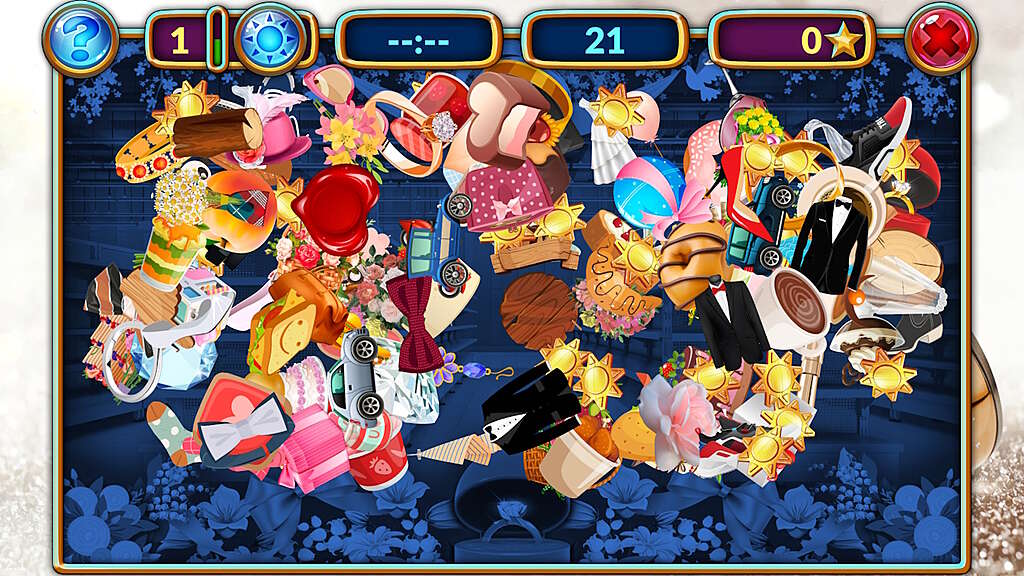The width and height of the screenshot is (1024, 576).
Task: Select the wooden log item
Action: coord(217,132)
